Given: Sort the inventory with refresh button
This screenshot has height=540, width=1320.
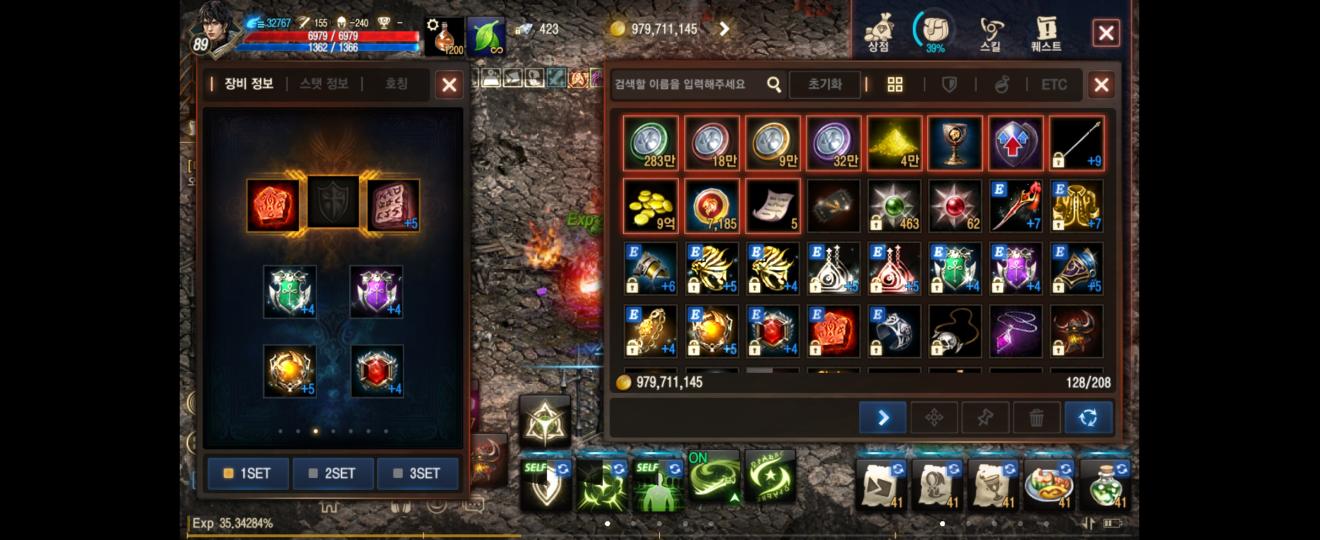Looking at the screenshot, I should pyautogui.click(x=1088, y=418).
